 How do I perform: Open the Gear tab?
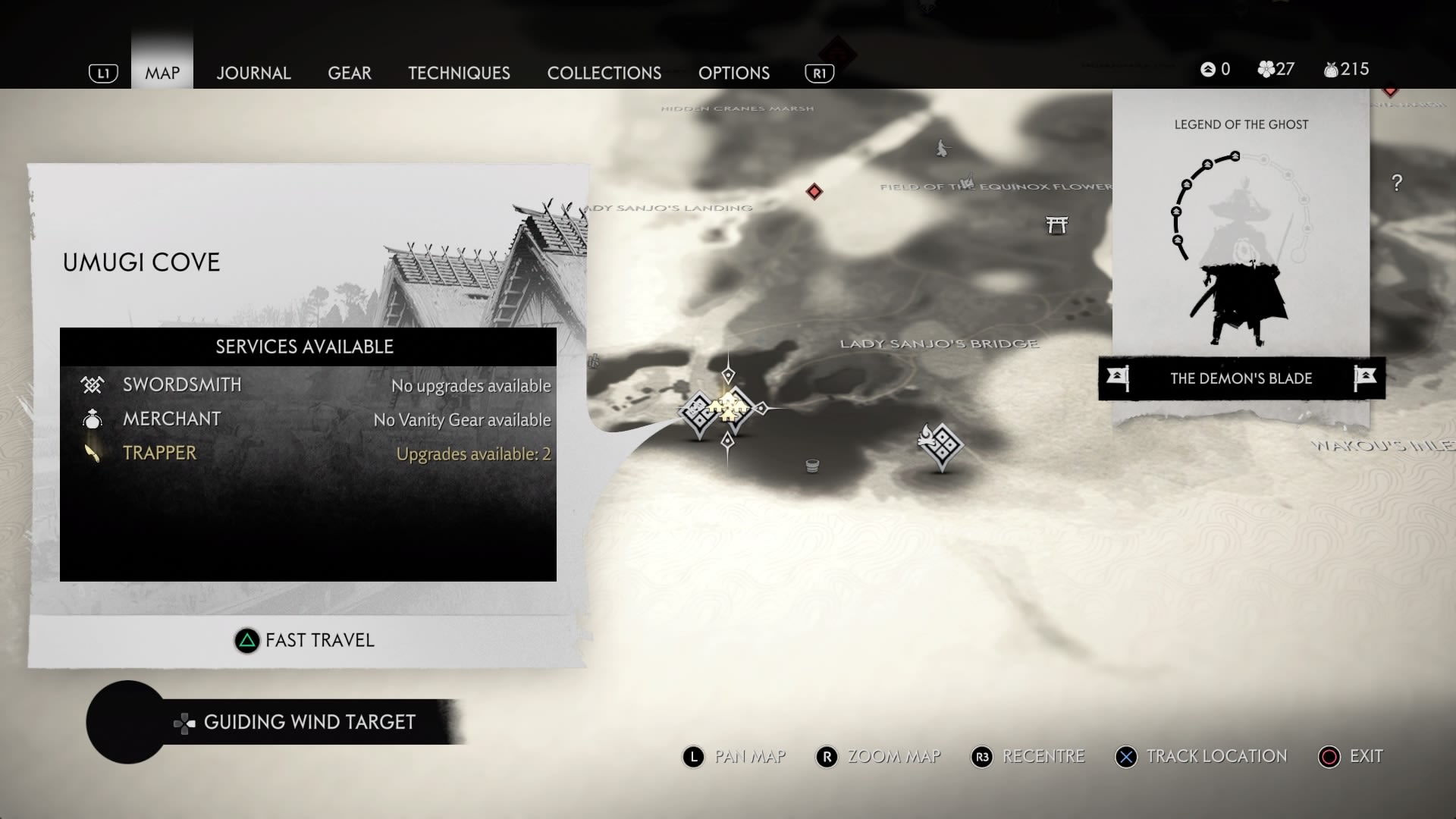350,73
